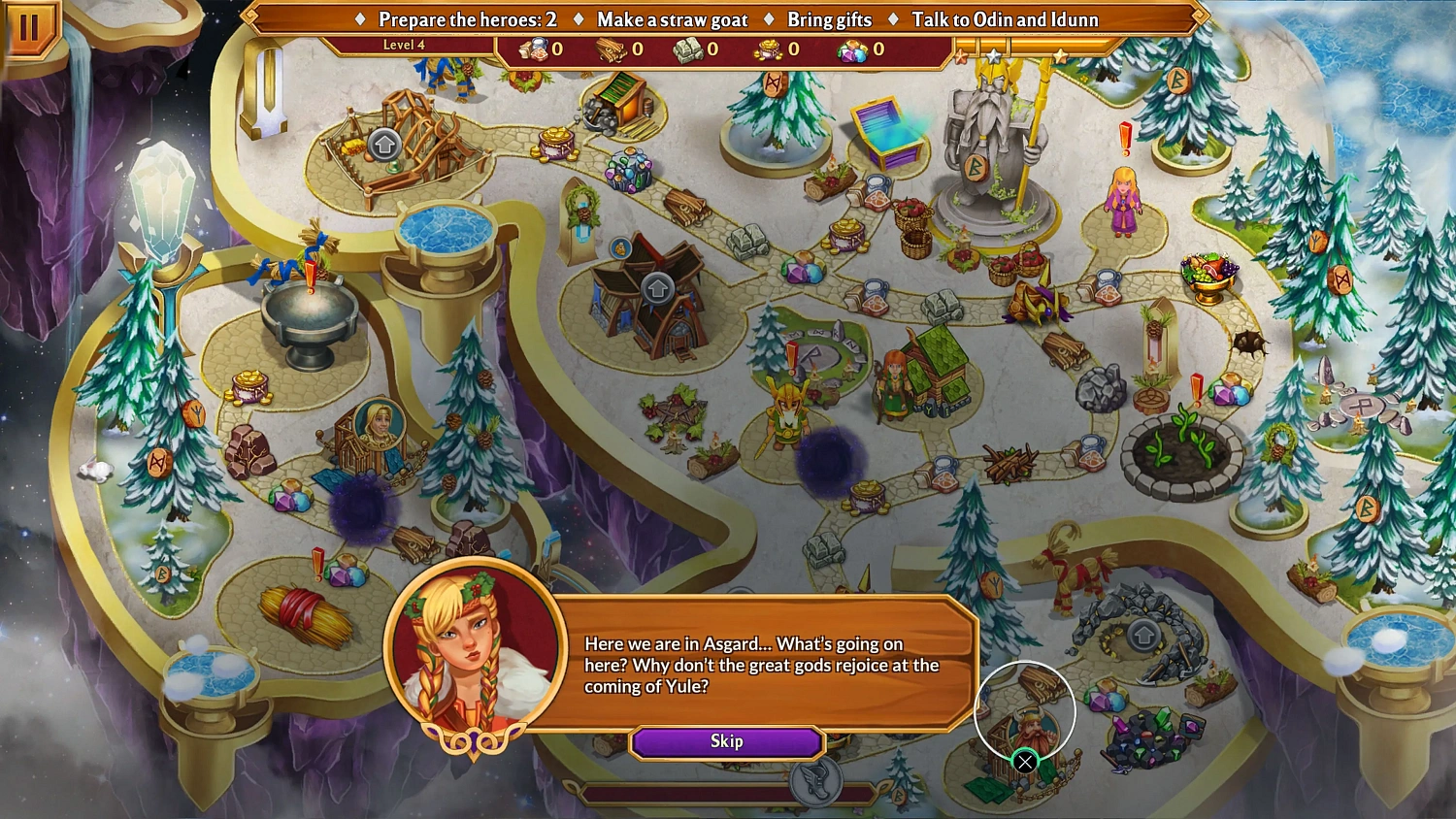Click the upgrade arrow on the longhouse roof
This screenshot has height=819, width=1456.
659,286
